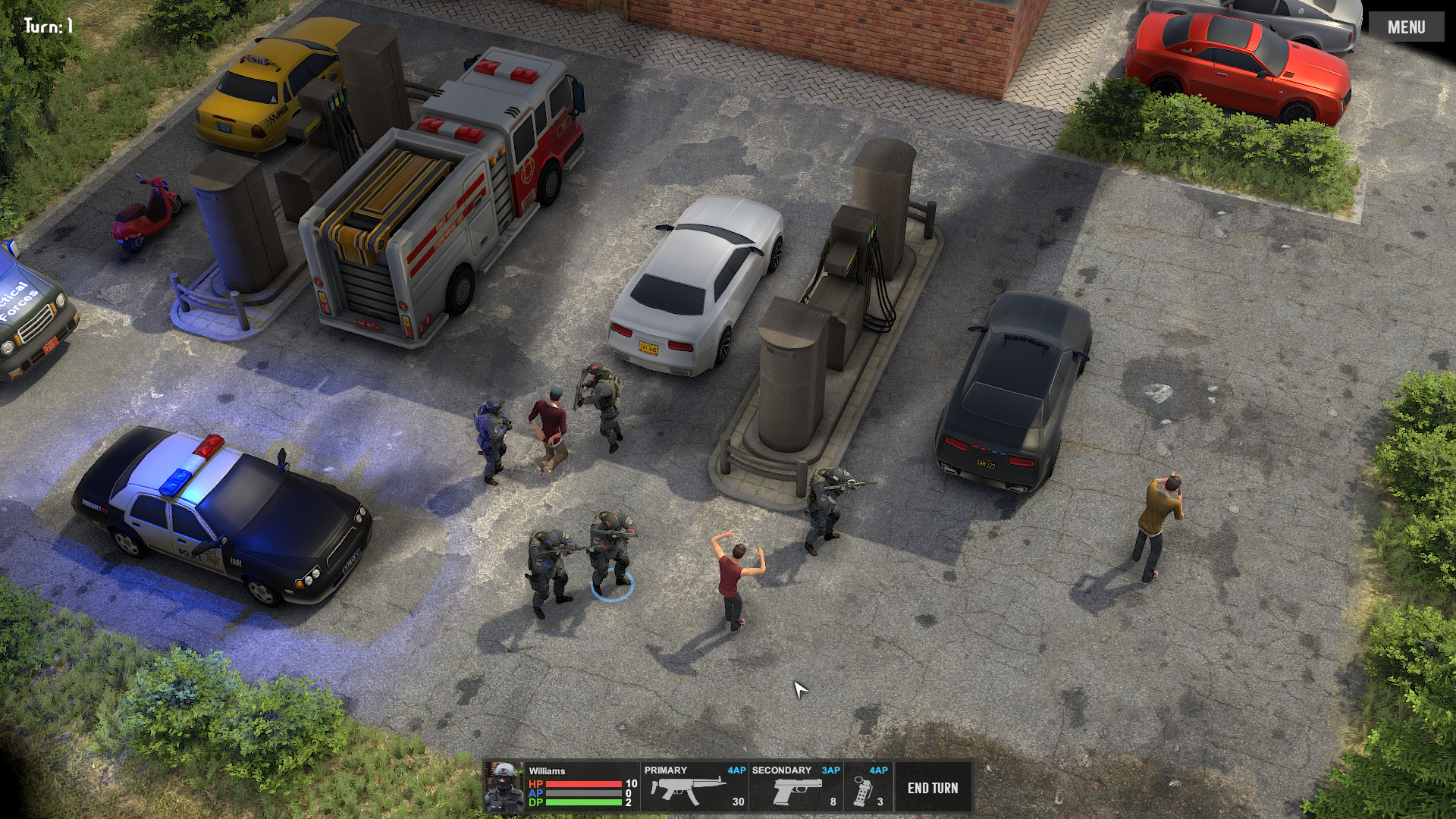This screenshot has height=819, width=1456.
Task: Click the grenade ammo count showing 3
Action: 880,800
